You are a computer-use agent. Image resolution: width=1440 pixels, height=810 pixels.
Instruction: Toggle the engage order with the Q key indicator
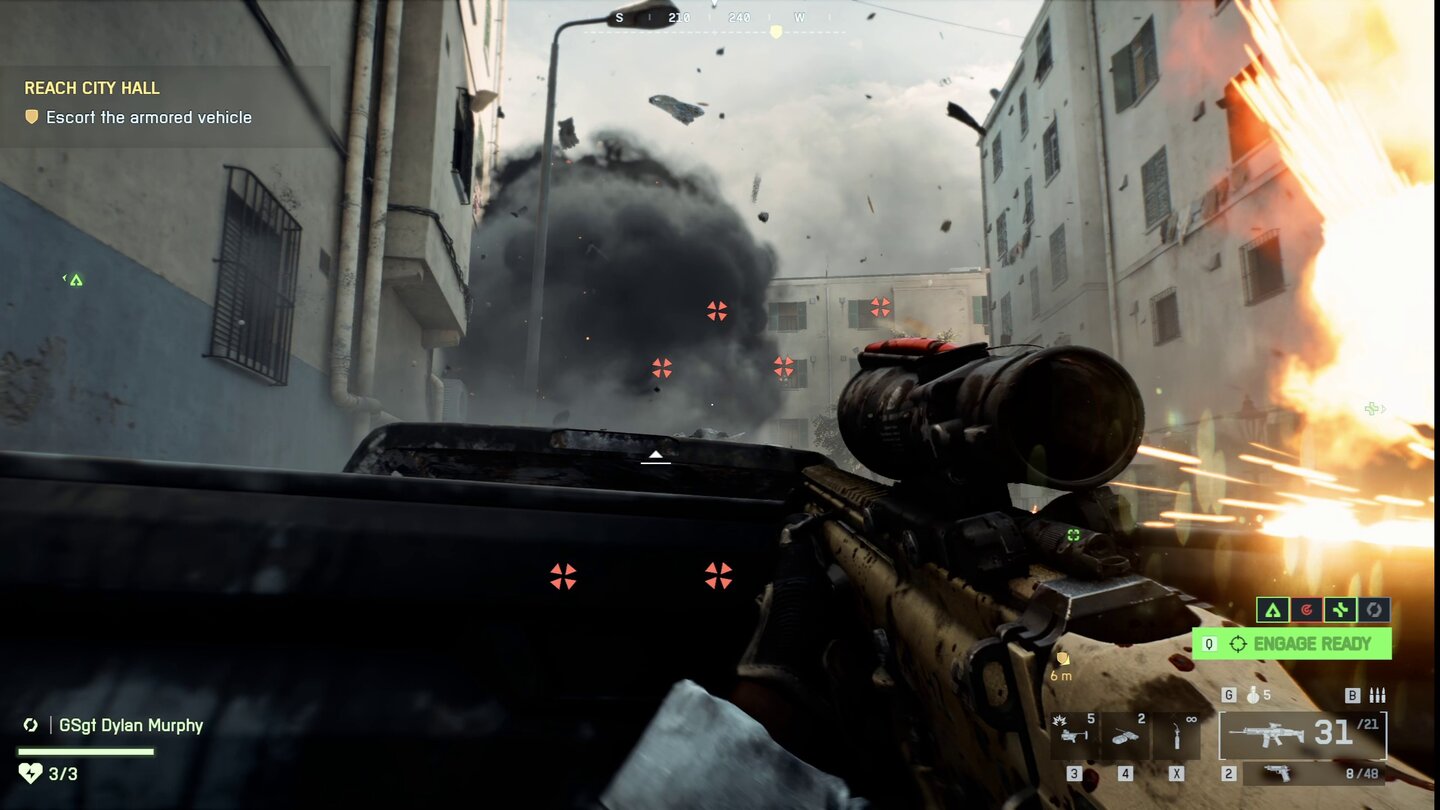point(1207,644)
